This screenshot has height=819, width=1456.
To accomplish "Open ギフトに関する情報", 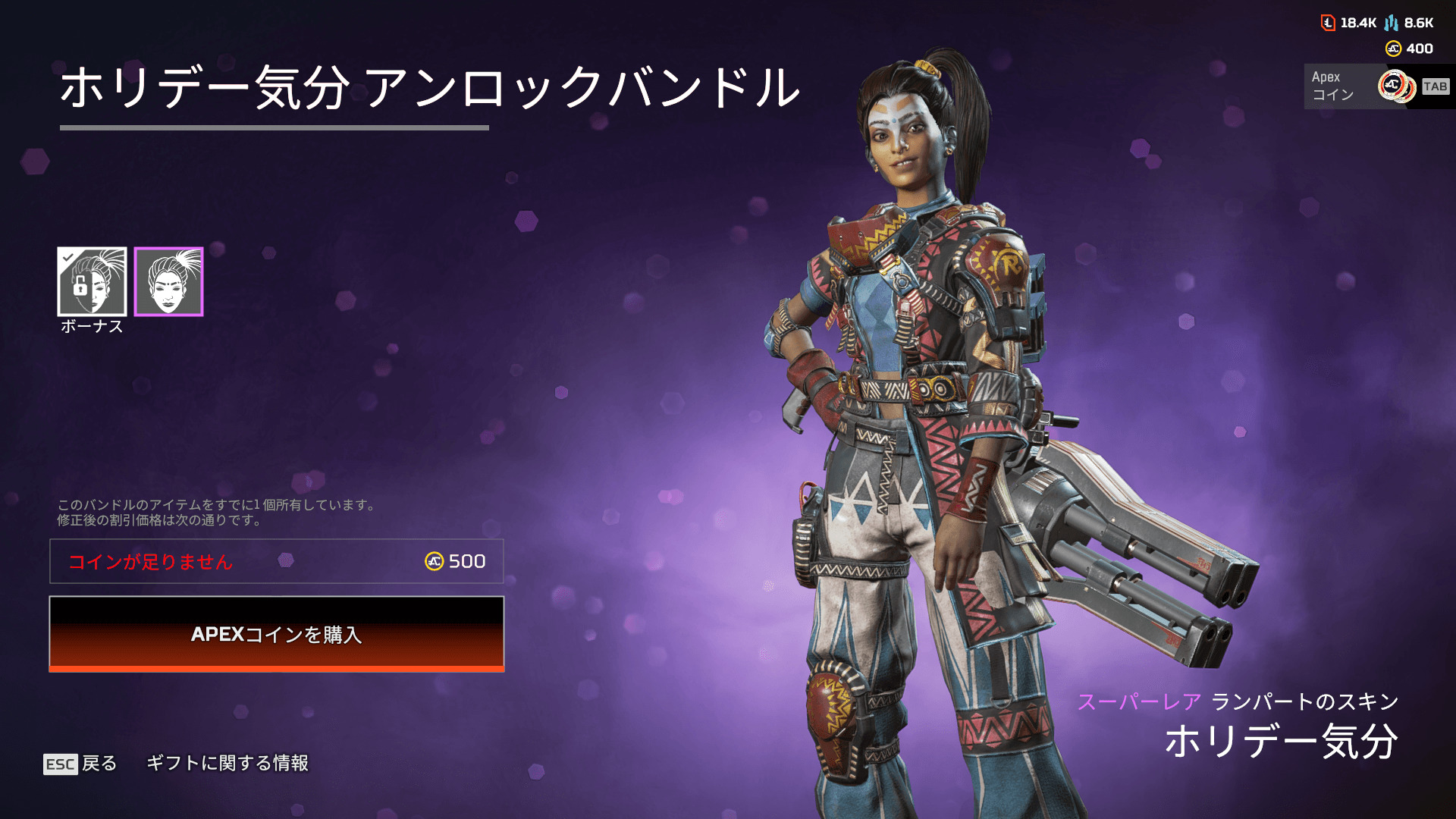I will tap(227, 763).
